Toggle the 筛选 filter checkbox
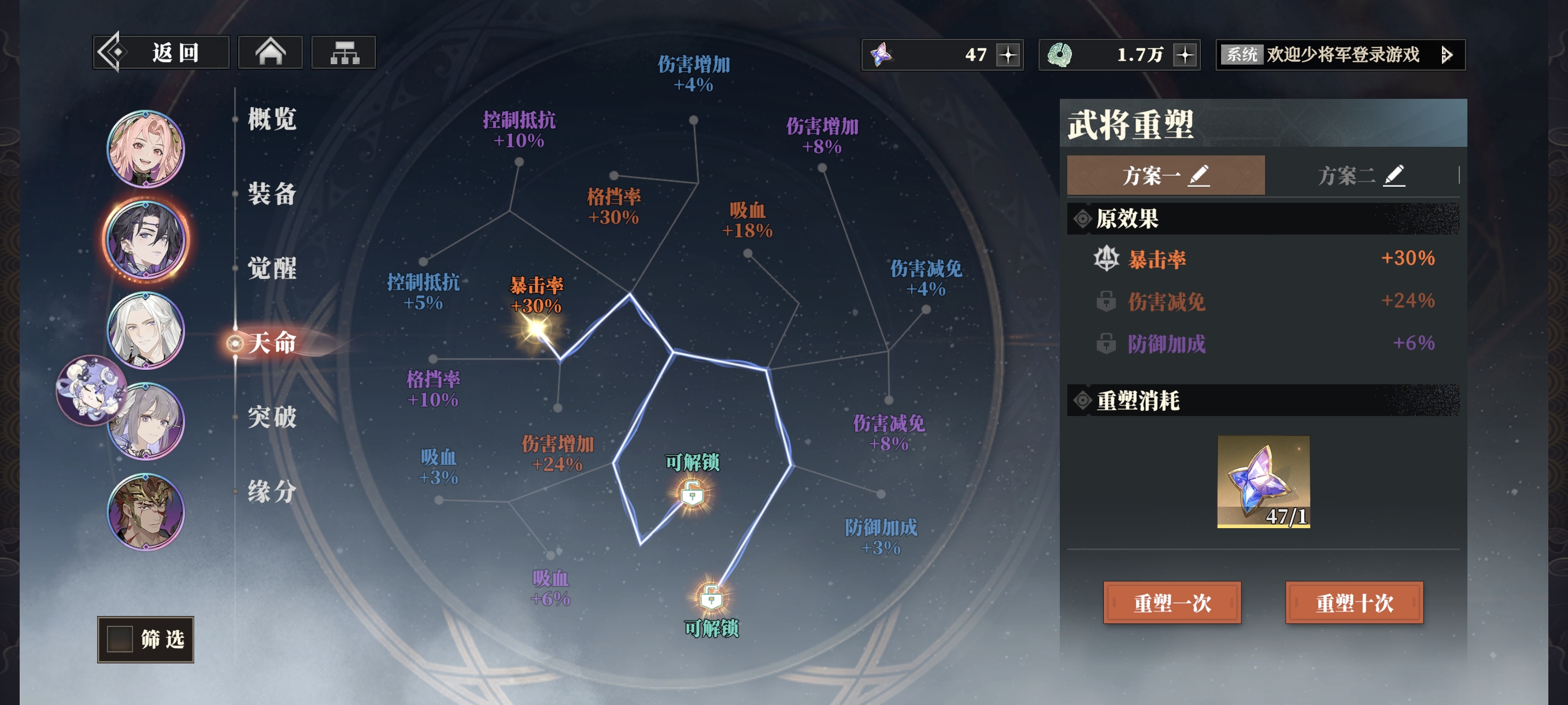Screen dimensions: 1568x705 coord(120,639)
